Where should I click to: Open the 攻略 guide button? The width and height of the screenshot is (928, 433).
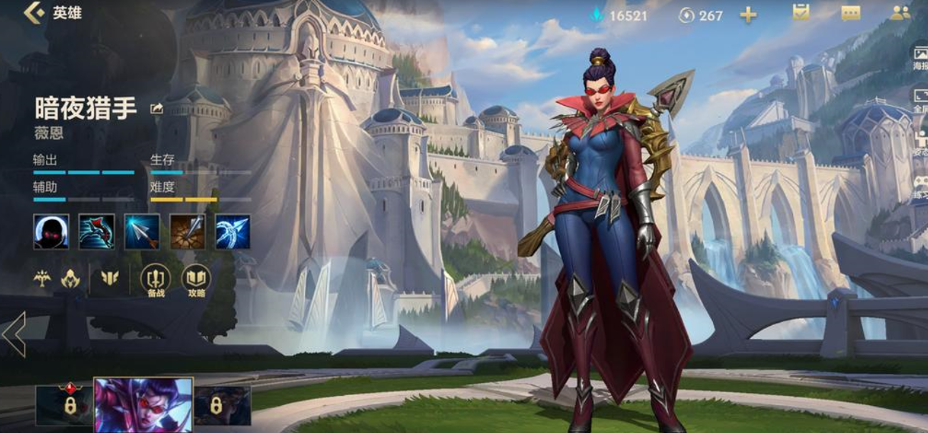pos(196,280)
